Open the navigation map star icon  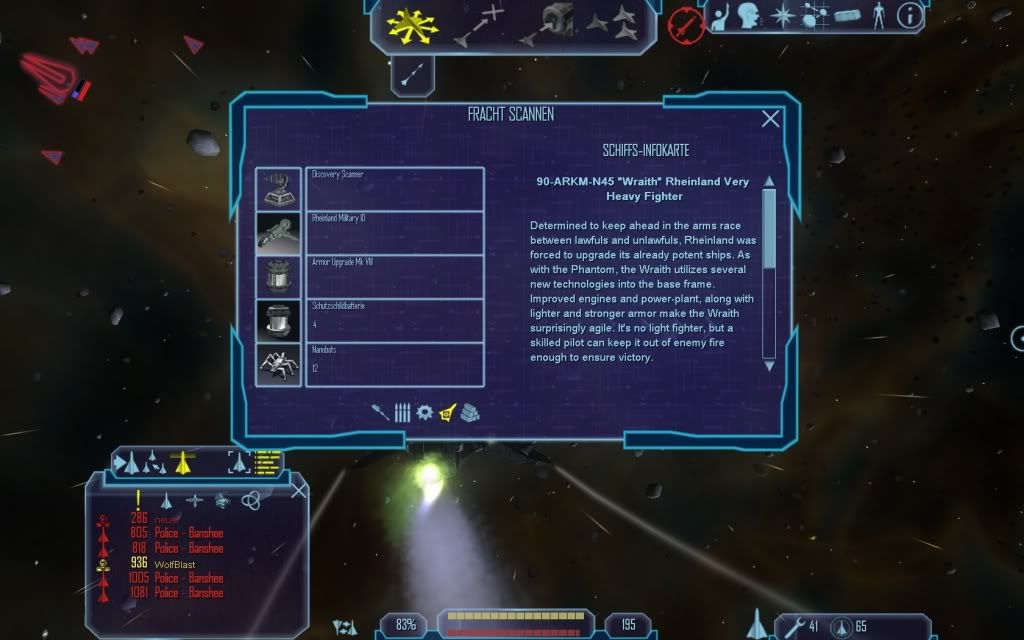(781, 15)
